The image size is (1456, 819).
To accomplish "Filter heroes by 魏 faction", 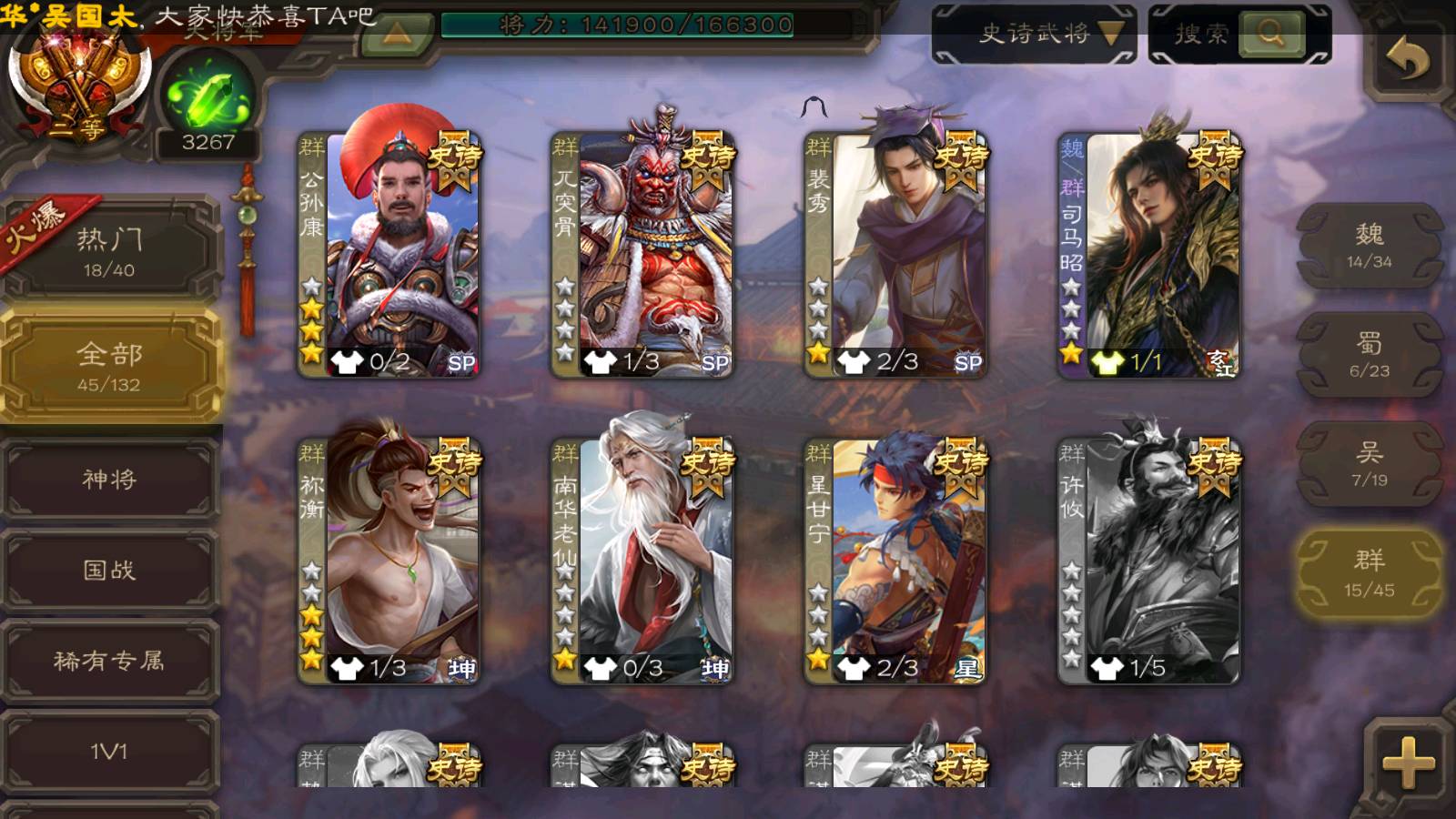I will pyautogui.click(x=1369, y=246).
